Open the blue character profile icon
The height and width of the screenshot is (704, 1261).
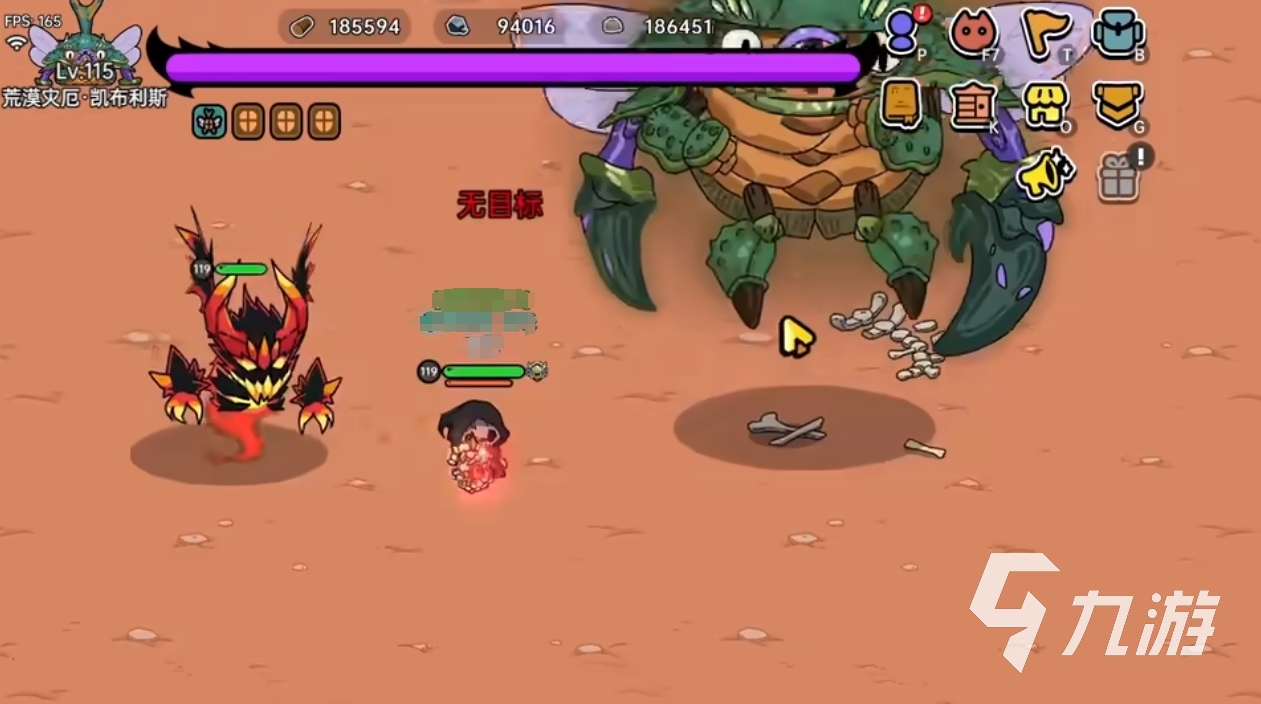902,33
